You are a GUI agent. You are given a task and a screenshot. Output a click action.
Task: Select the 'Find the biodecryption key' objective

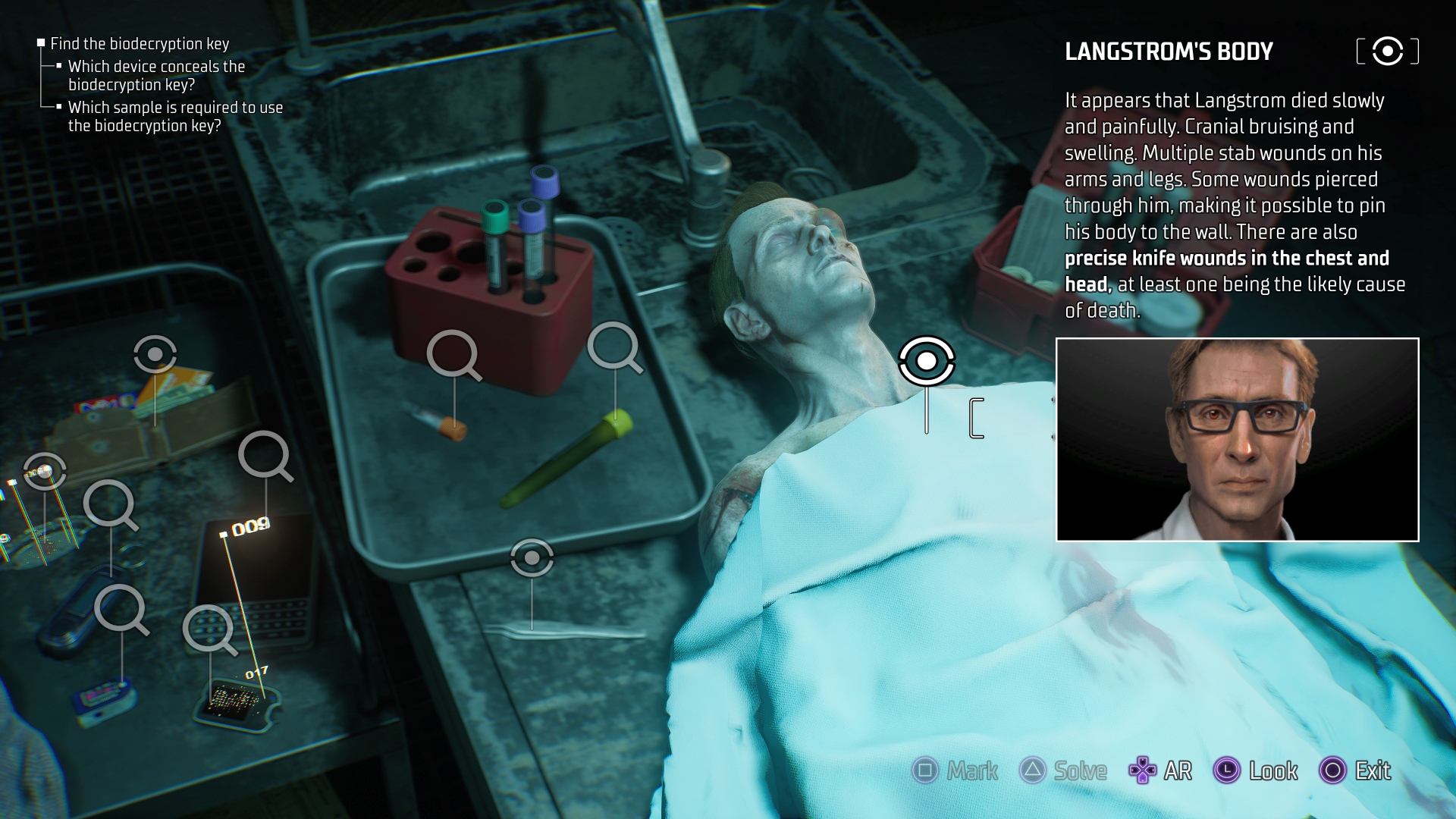140,44
